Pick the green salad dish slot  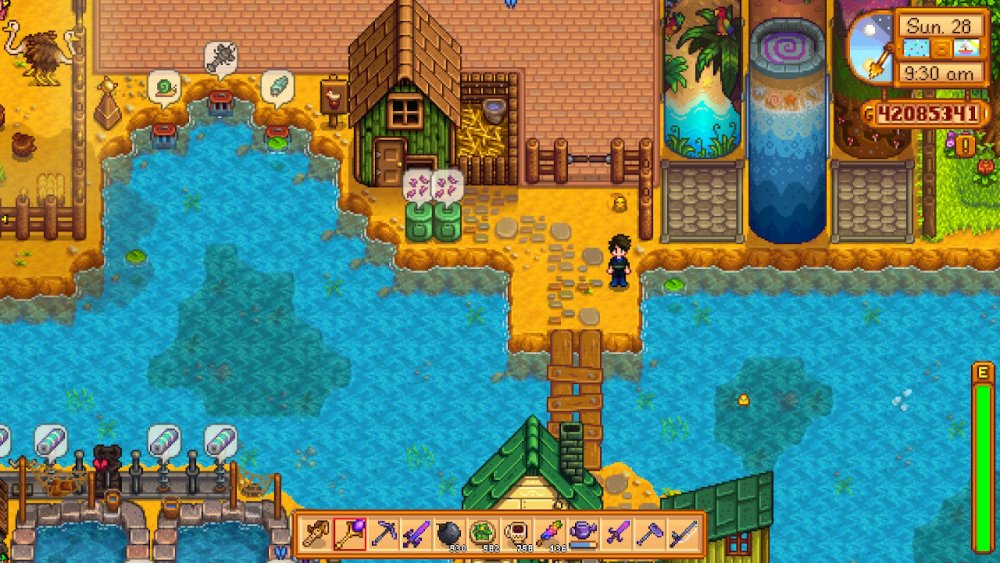tap(484, 534)
